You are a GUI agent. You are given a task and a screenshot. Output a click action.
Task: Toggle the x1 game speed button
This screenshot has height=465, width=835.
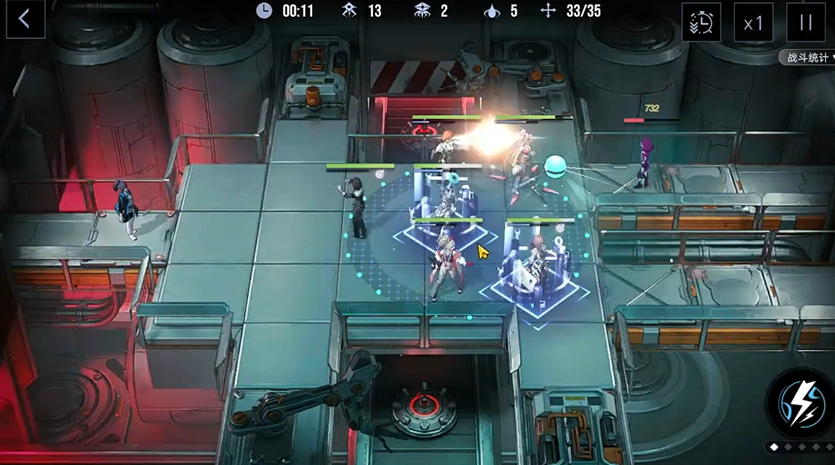click(x=753, y=22)
